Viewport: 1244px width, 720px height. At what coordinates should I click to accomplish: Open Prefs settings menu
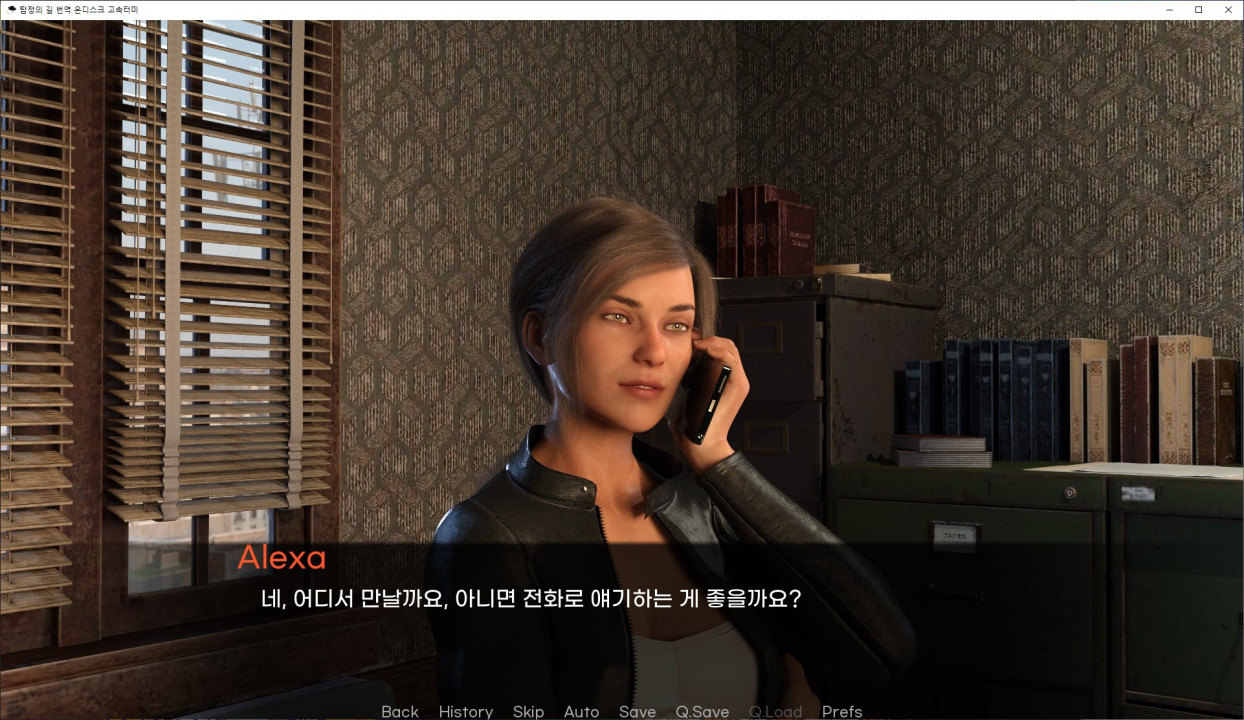click(842, 711)
